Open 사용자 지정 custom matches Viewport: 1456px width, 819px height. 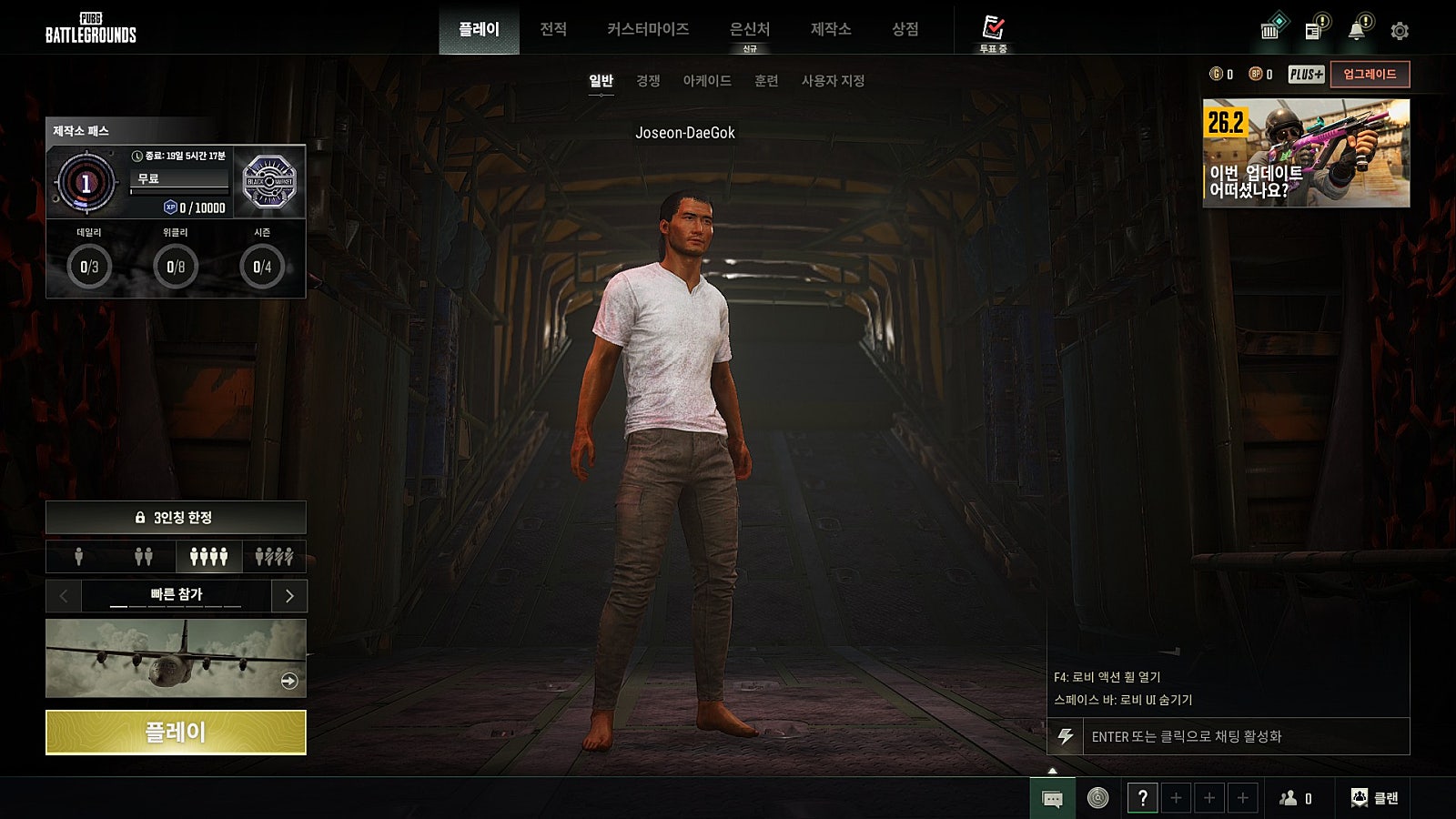[833, 81]
